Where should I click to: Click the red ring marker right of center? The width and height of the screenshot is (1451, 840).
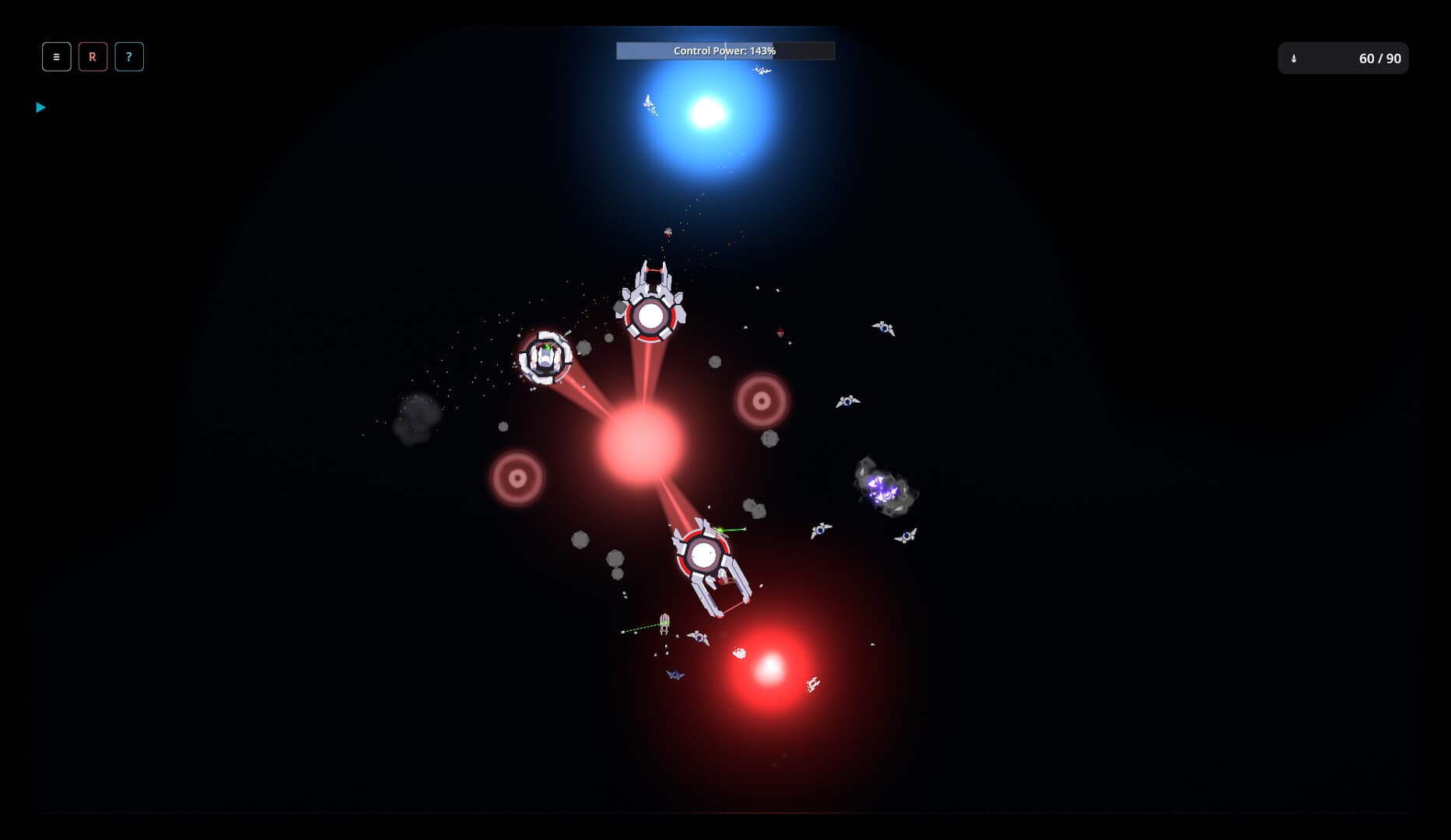tap(760, 400)
